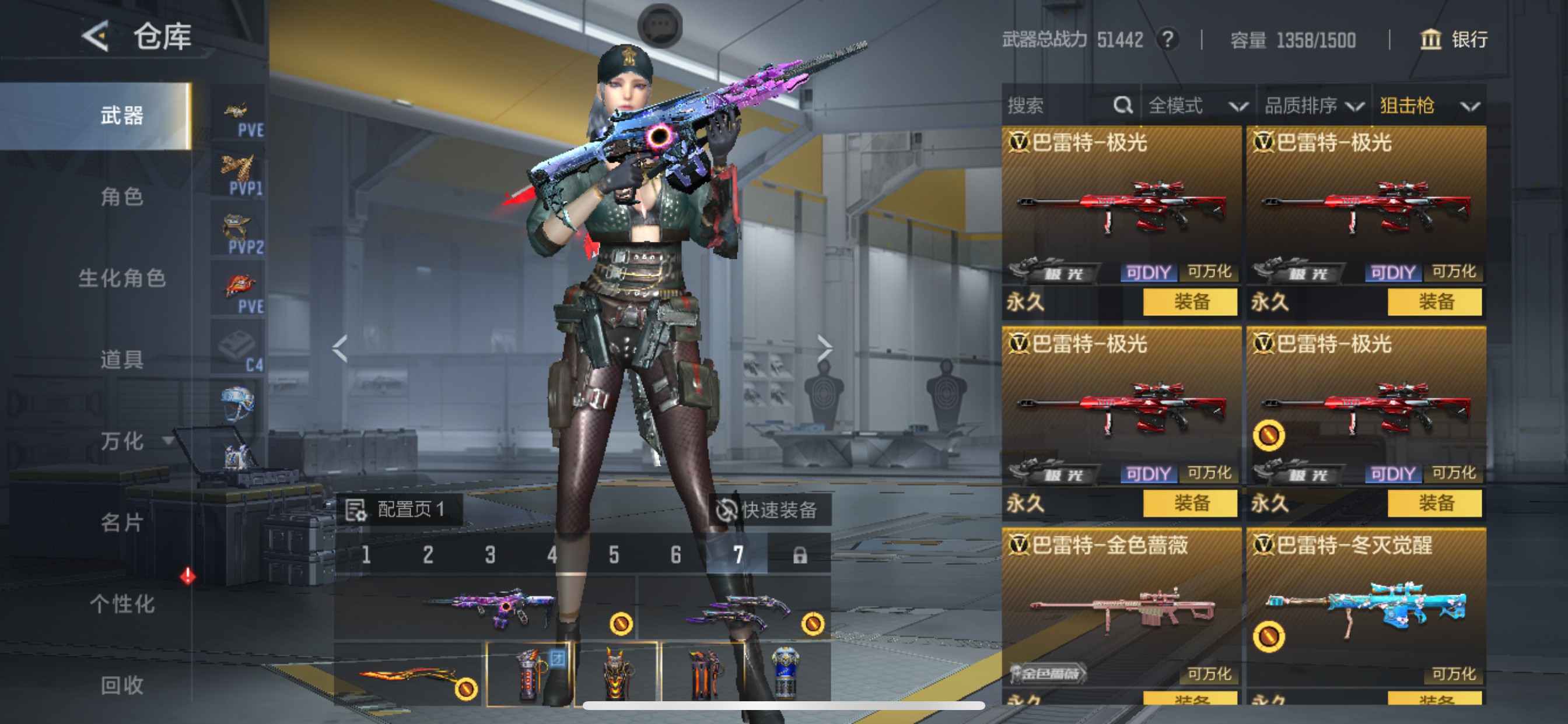Open the 名片 section
Screen dimensions: 1568x724
point(122,523)
